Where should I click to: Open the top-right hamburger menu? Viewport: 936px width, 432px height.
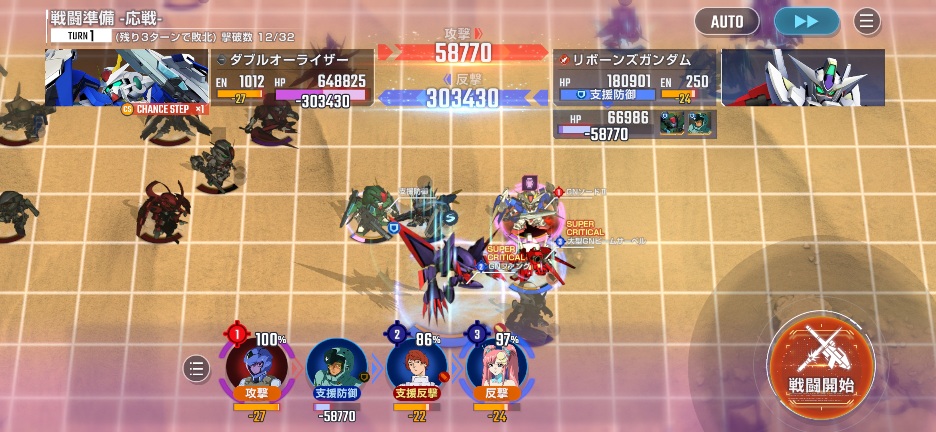tap(867, 21)
